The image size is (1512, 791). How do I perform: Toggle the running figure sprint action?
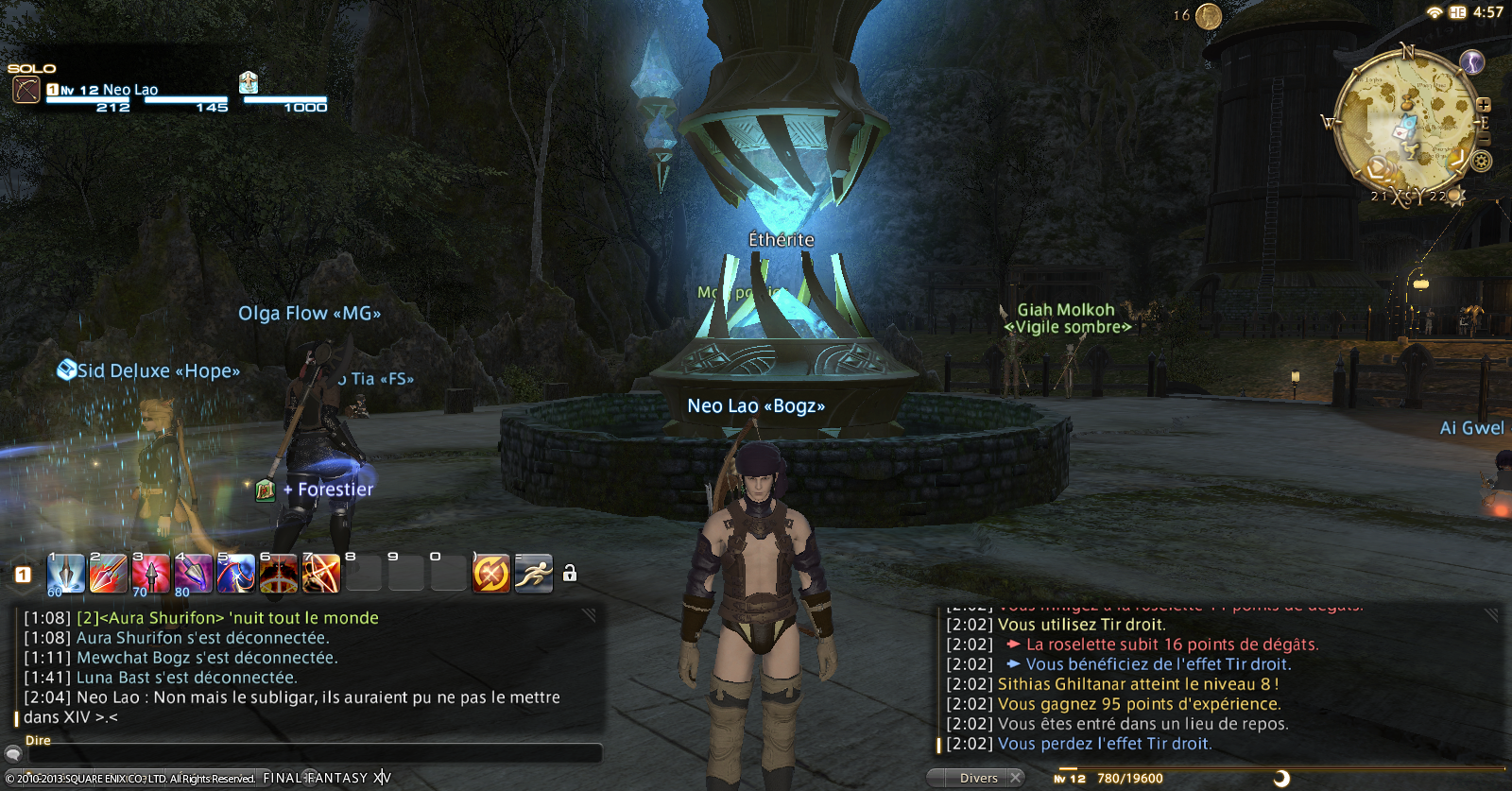click(534, 573)
